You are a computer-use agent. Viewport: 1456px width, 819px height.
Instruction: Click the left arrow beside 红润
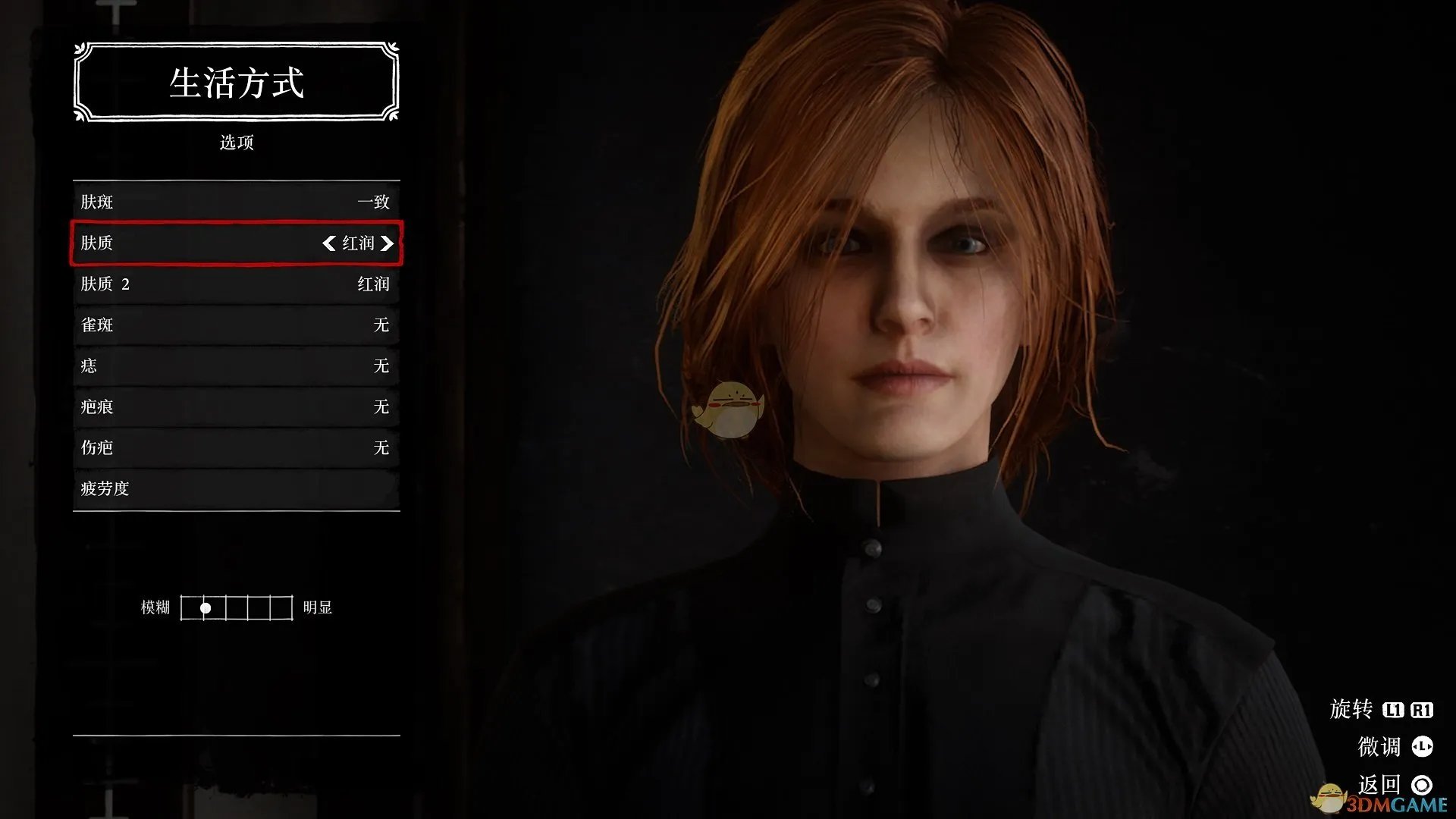coord(328,243)
